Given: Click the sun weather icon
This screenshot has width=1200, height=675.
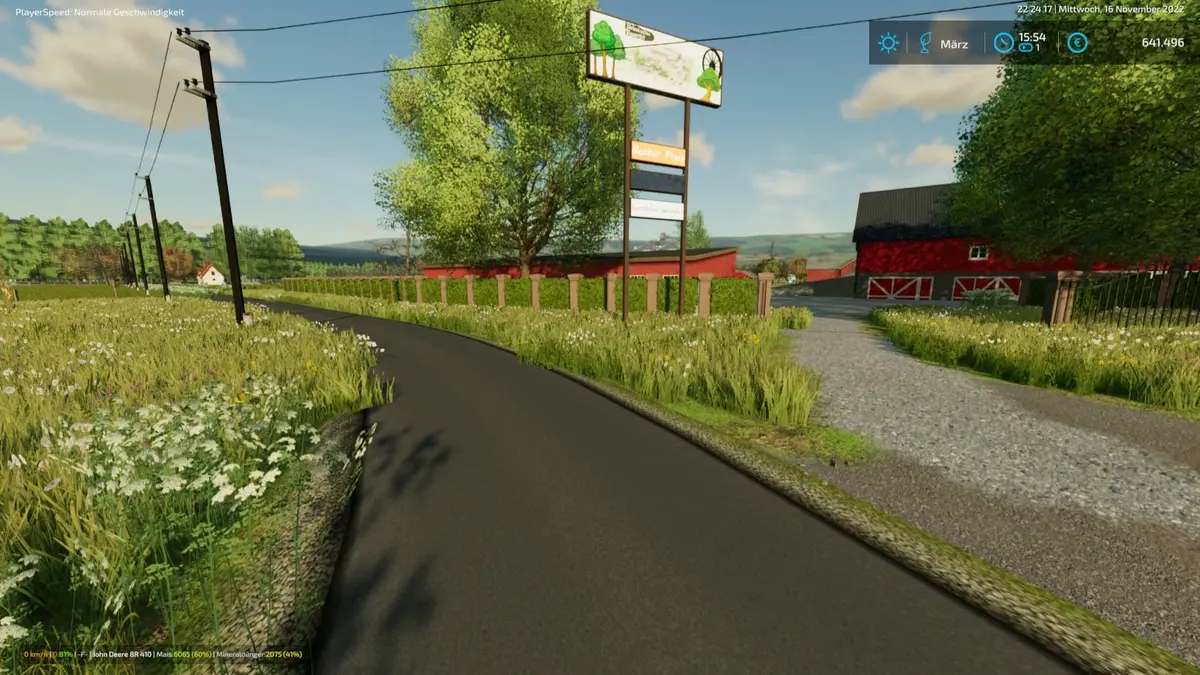Looking at the screenshot, I should [888, 43].
